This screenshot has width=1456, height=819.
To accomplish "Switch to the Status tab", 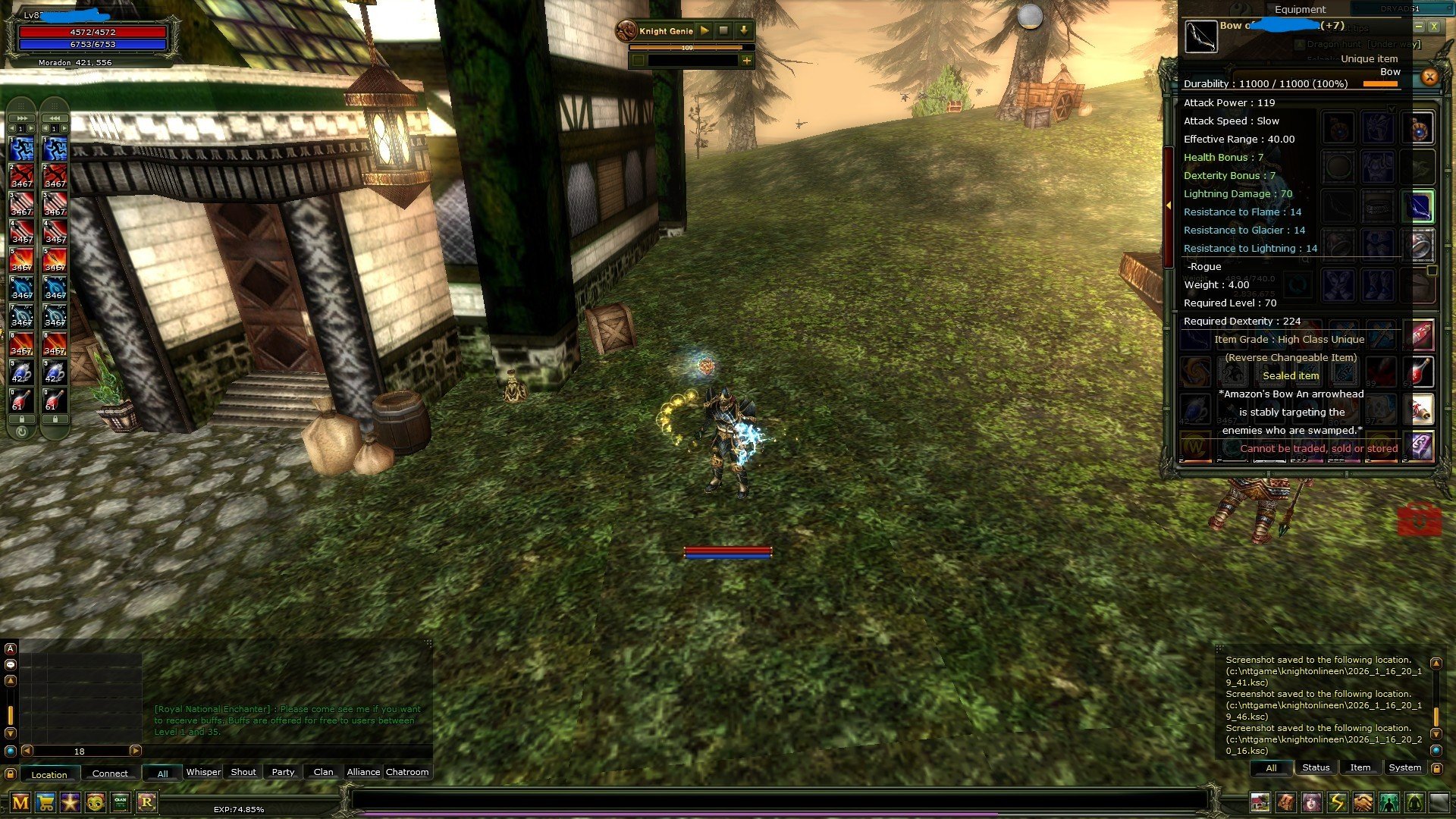I will pyautogui.click(x=1316, y=767).
